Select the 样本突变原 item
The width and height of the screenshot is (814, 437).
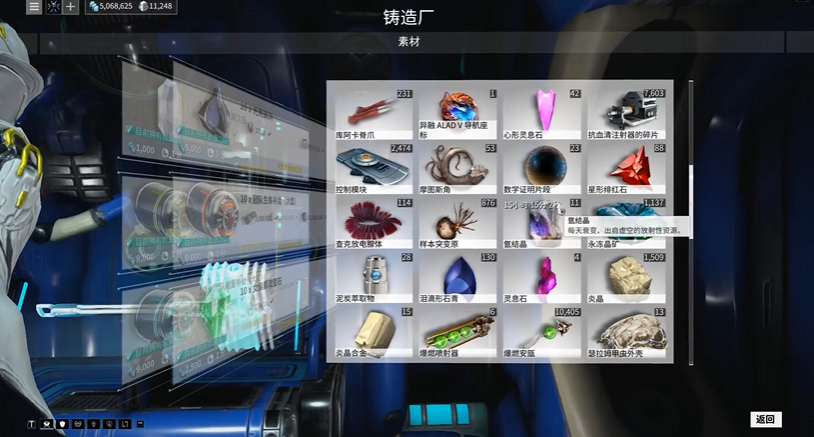(458, 222)
